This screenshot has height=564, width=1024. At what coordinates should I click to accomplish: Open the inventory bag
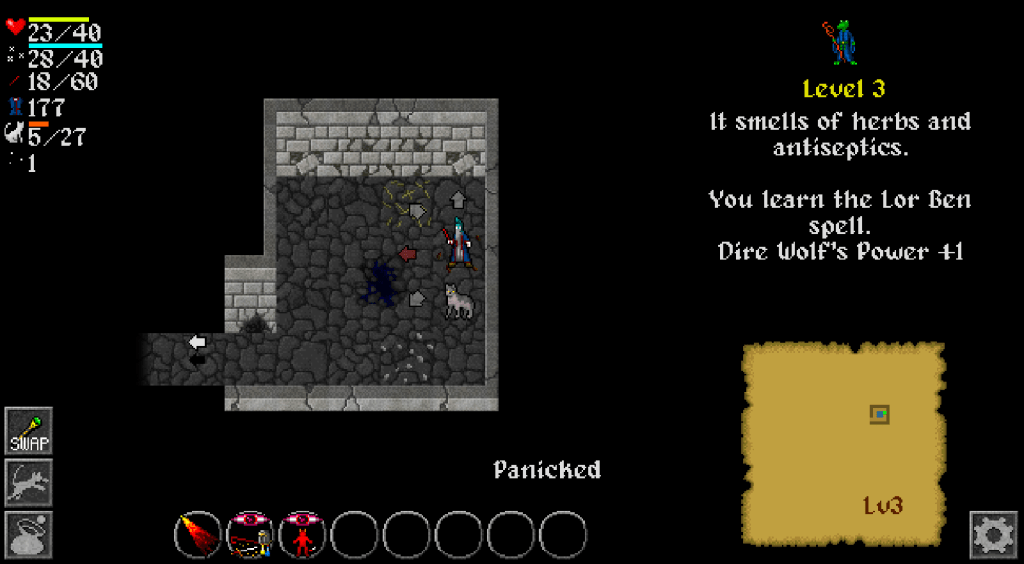[x=29, y=535]
